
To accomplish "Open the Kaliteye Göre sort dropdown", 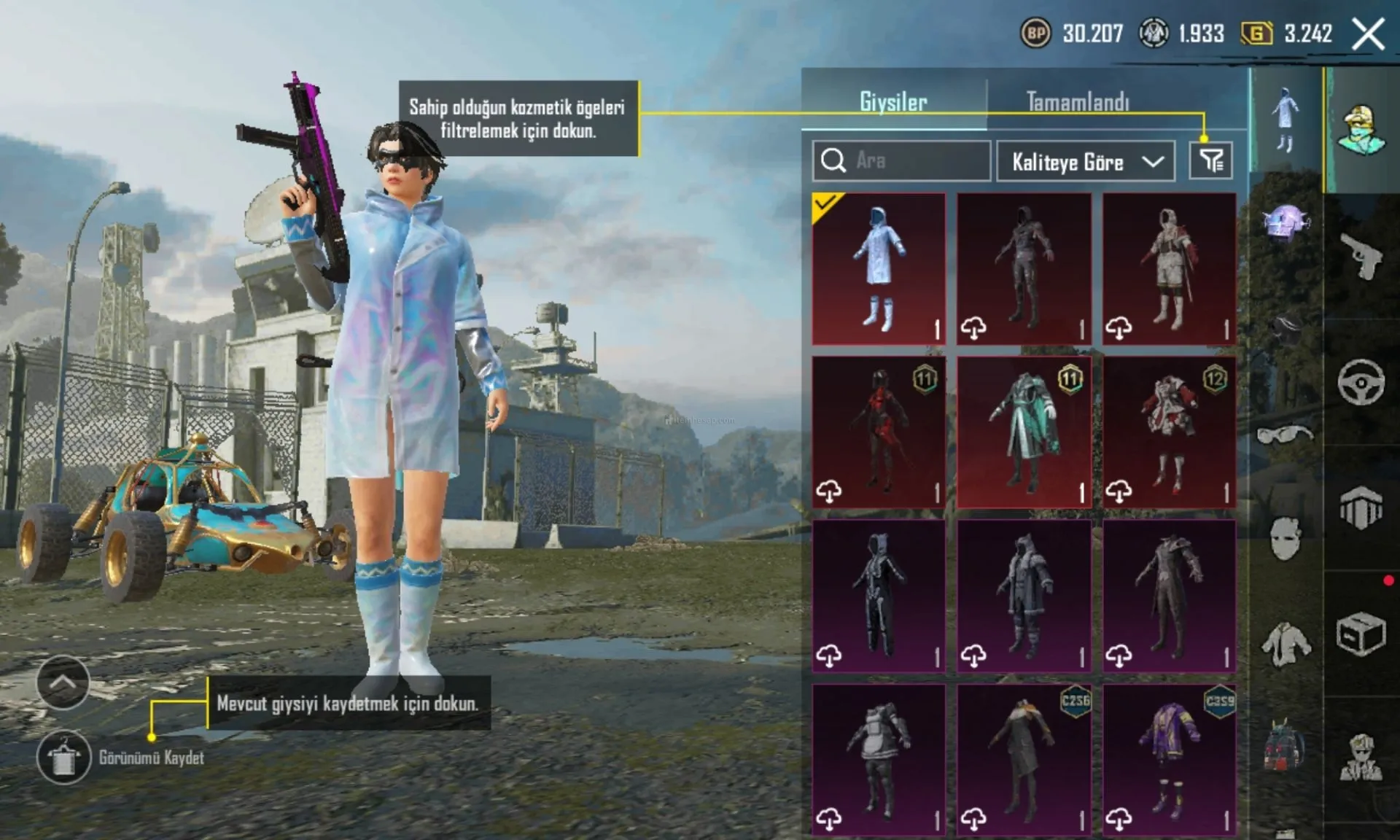I will click(1085, 161).
